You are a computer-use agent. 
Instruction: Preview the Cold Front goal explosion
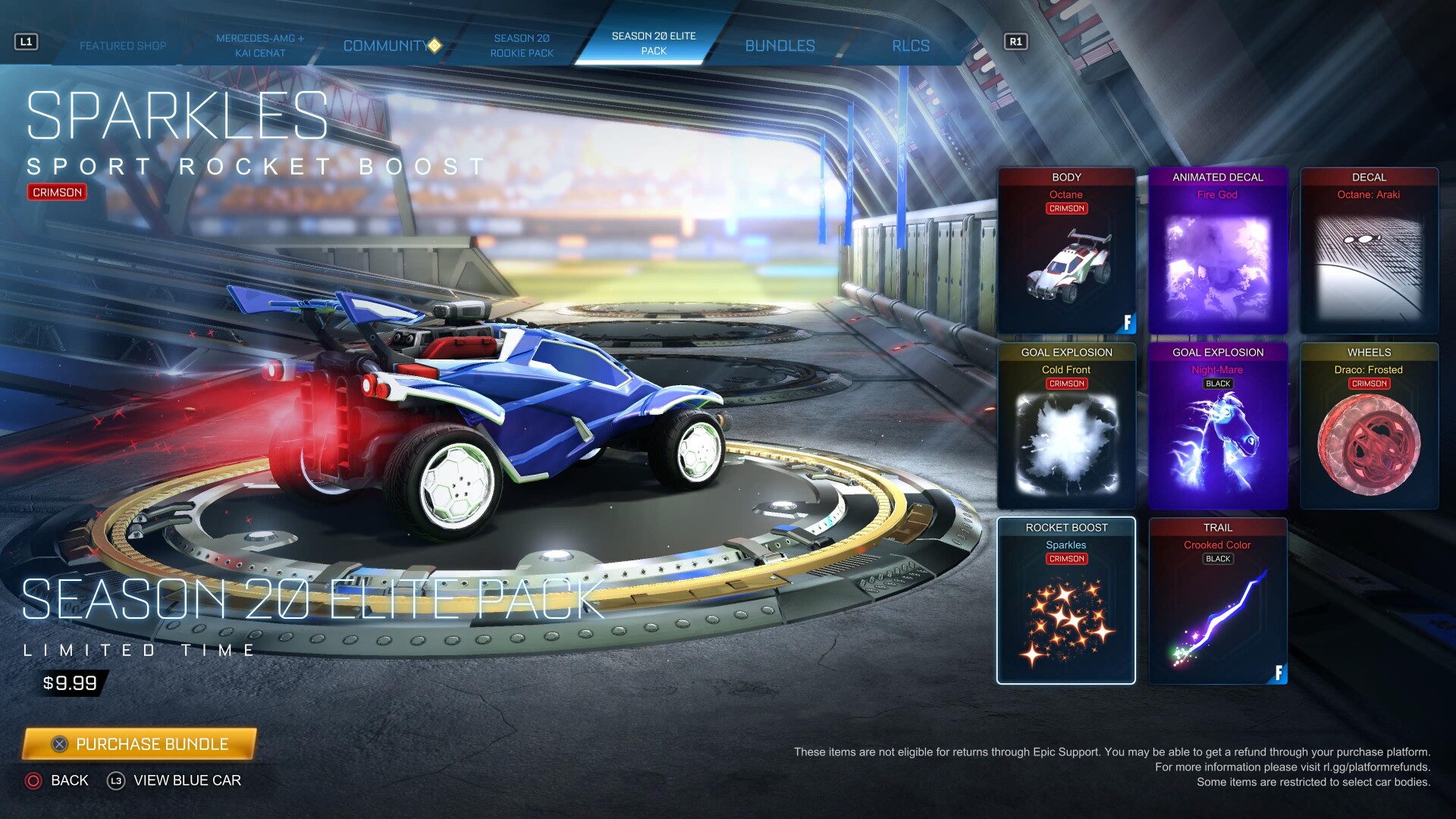tap(1066, 426)
